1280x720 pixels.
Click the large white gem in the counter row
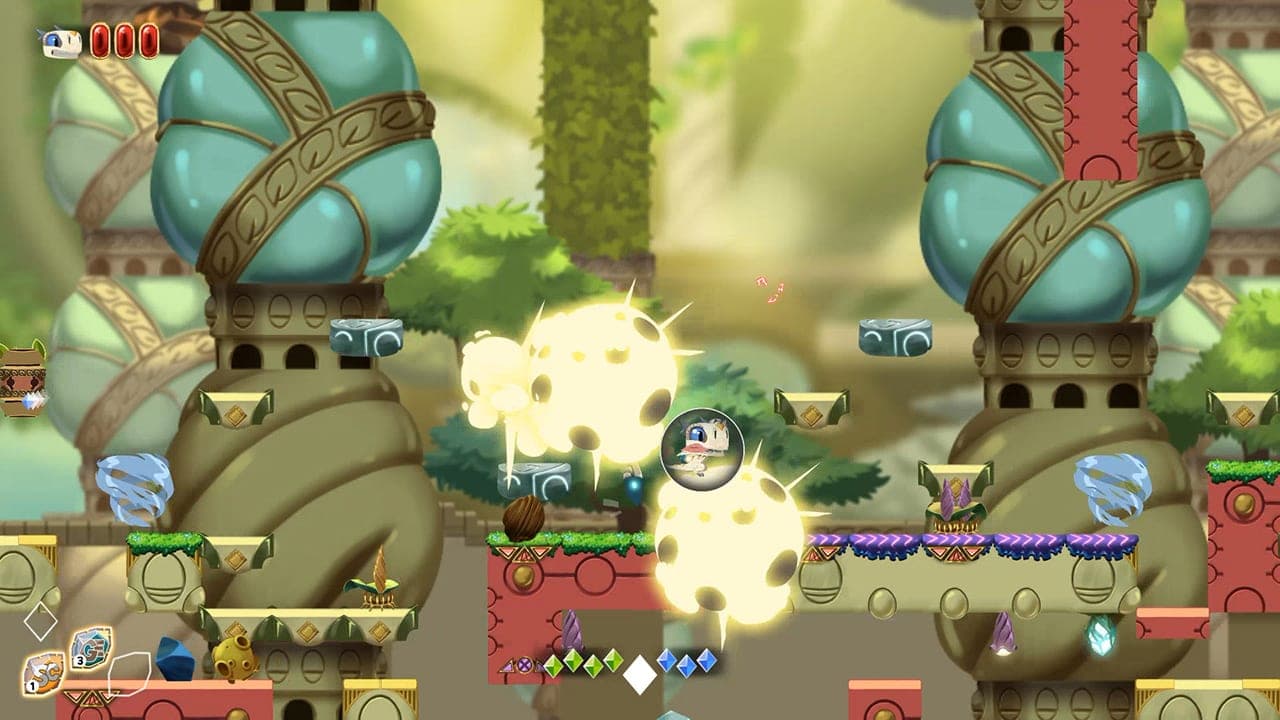tap(638, 673)
